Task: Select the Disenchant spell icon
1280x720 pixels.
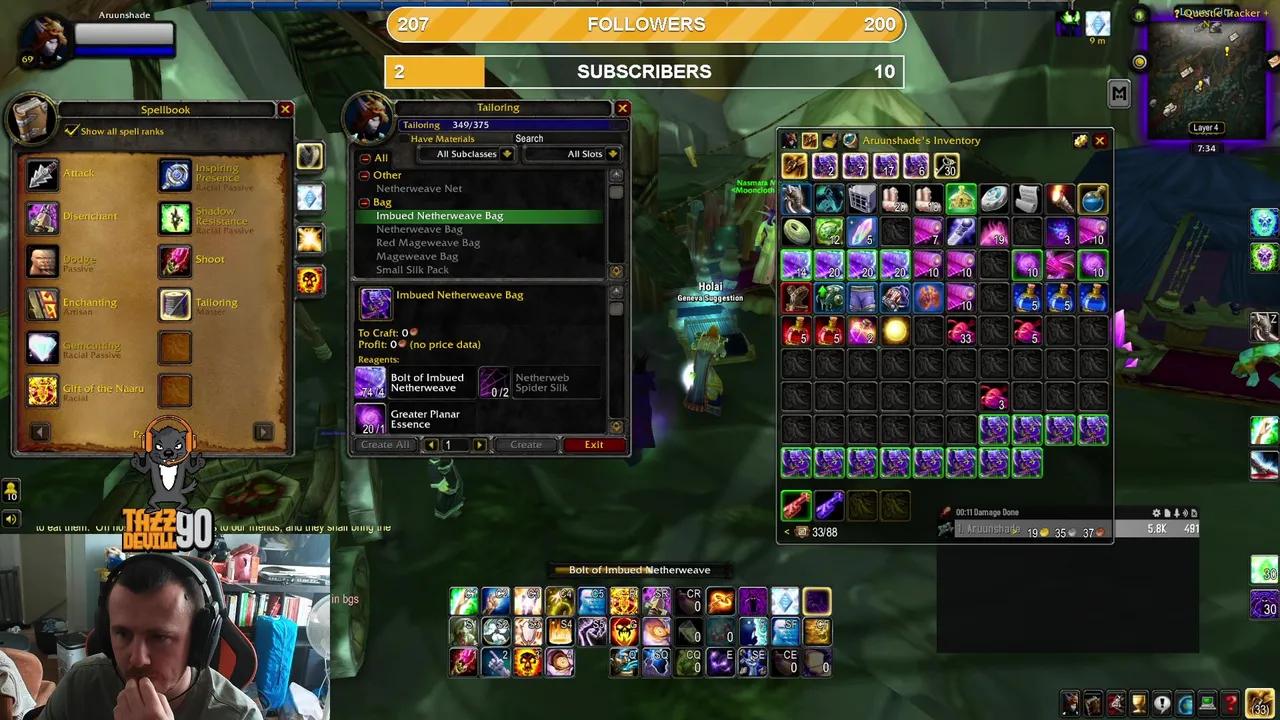Action: tap(42, 216)
